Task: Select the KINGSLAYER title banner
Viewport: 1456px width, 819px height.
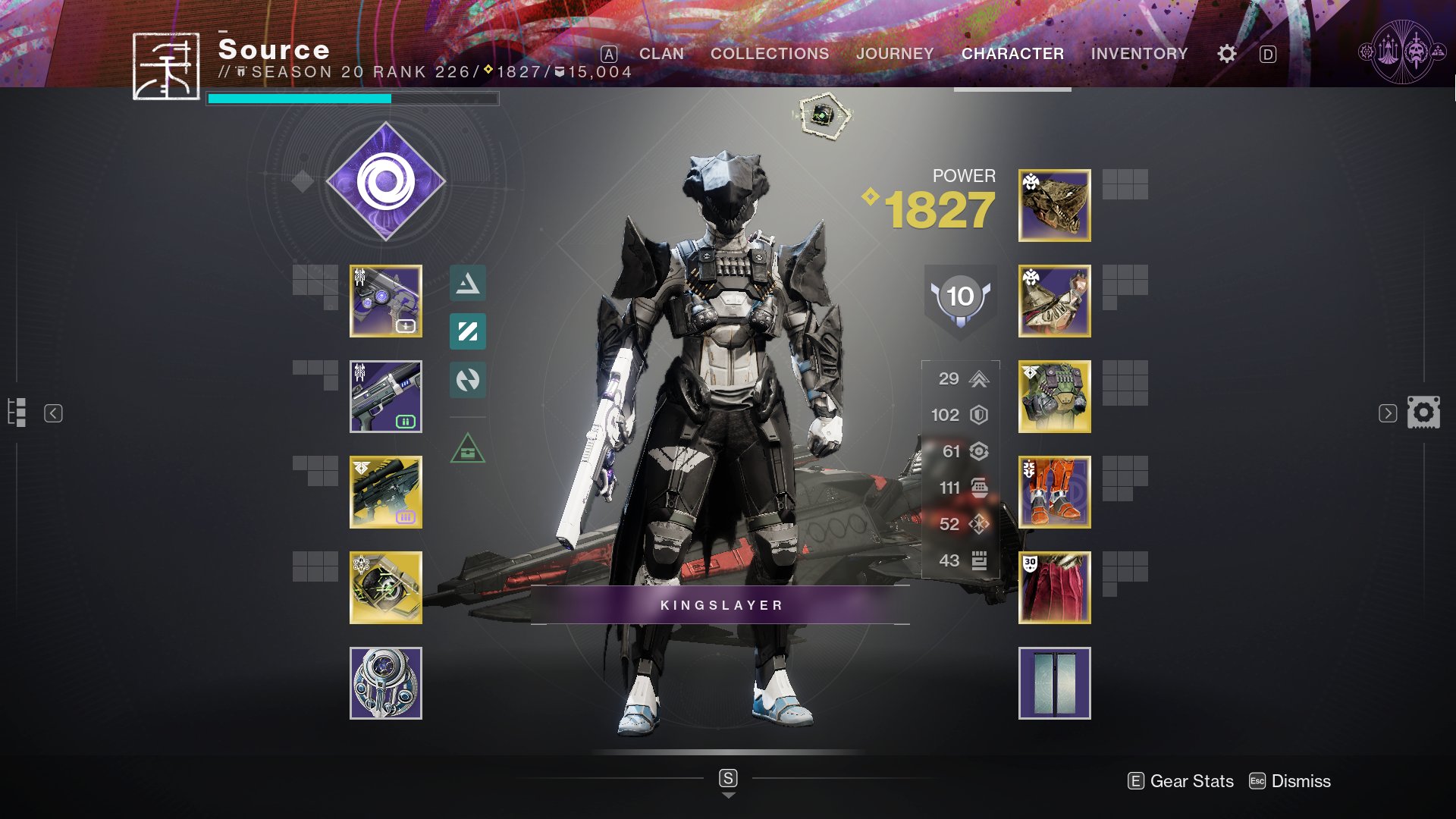Action: point(720,605)
